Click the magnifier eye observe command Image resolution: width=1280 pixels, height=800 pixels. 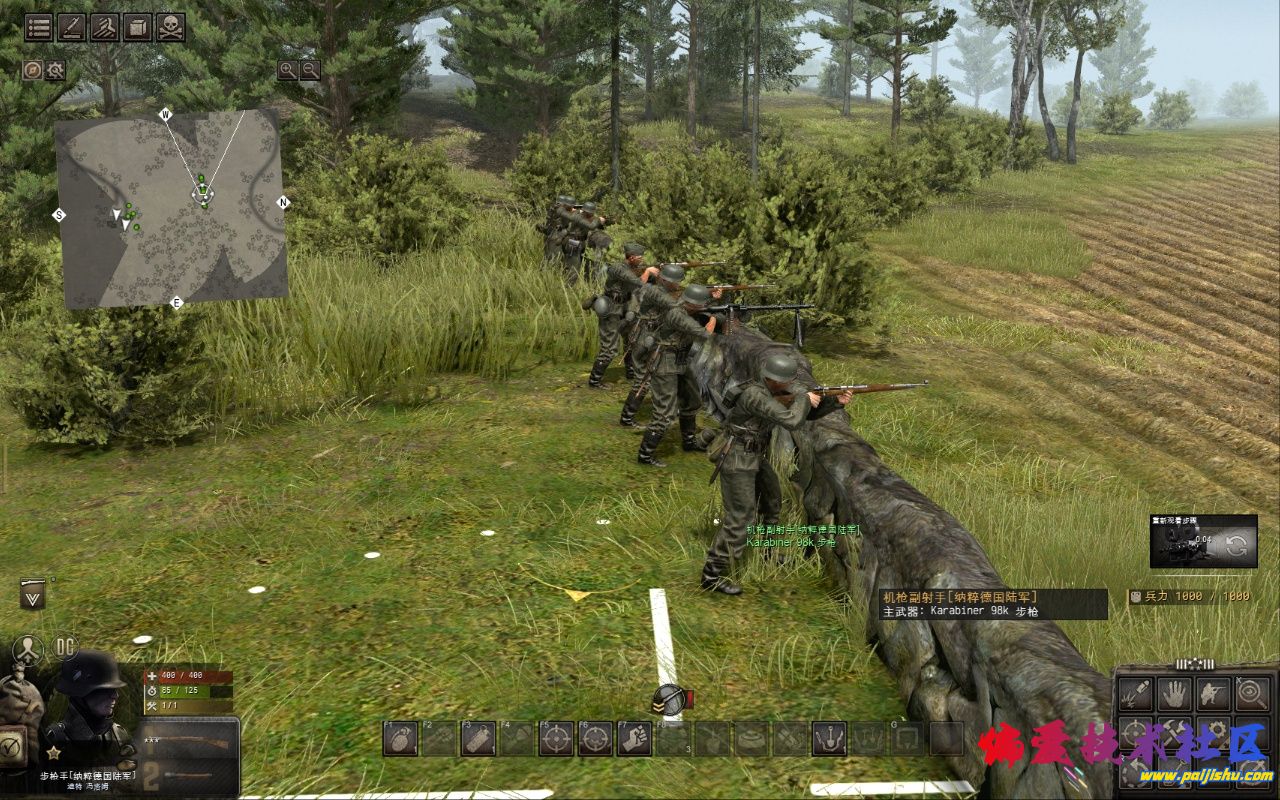coord(1252,693)
